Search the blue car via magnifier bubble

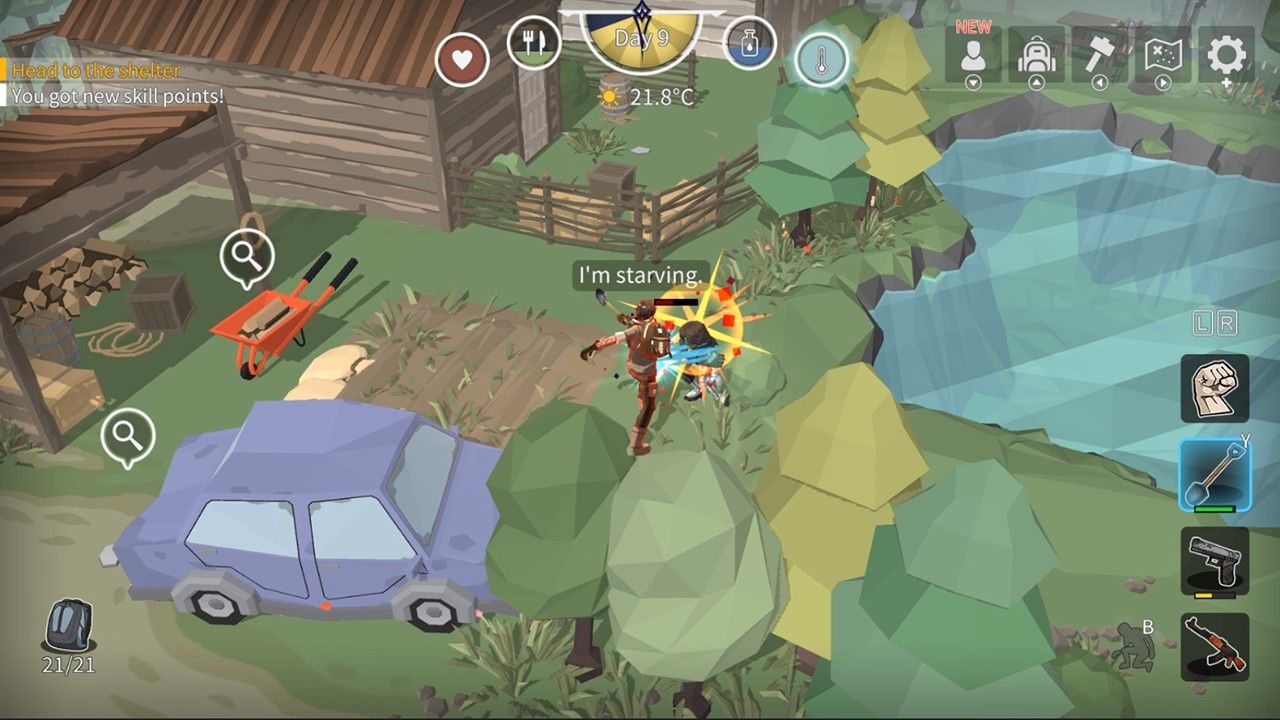tap(128, 436)
